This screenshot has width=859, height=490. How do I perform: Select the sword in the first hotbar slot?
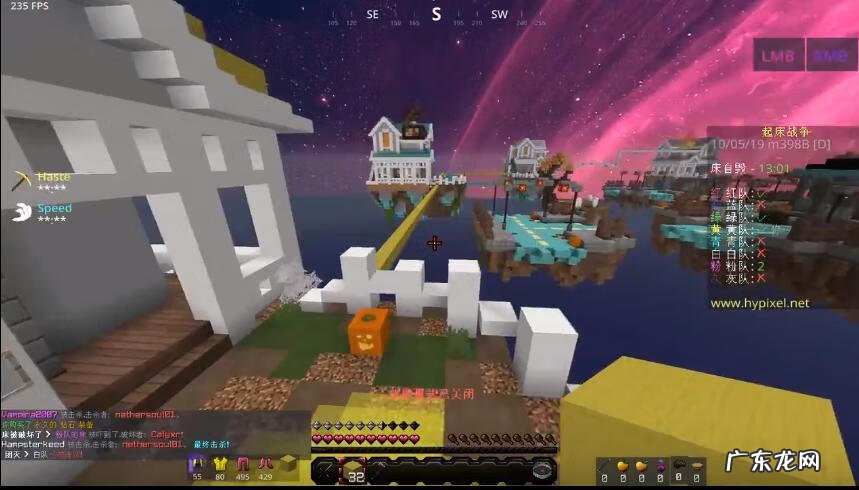pos(326,470)
